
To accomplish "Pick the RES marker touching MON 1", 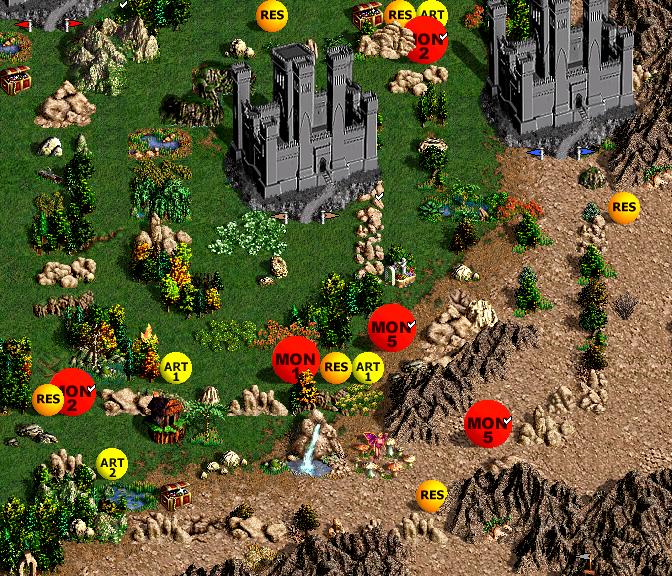I will [336, 368].
